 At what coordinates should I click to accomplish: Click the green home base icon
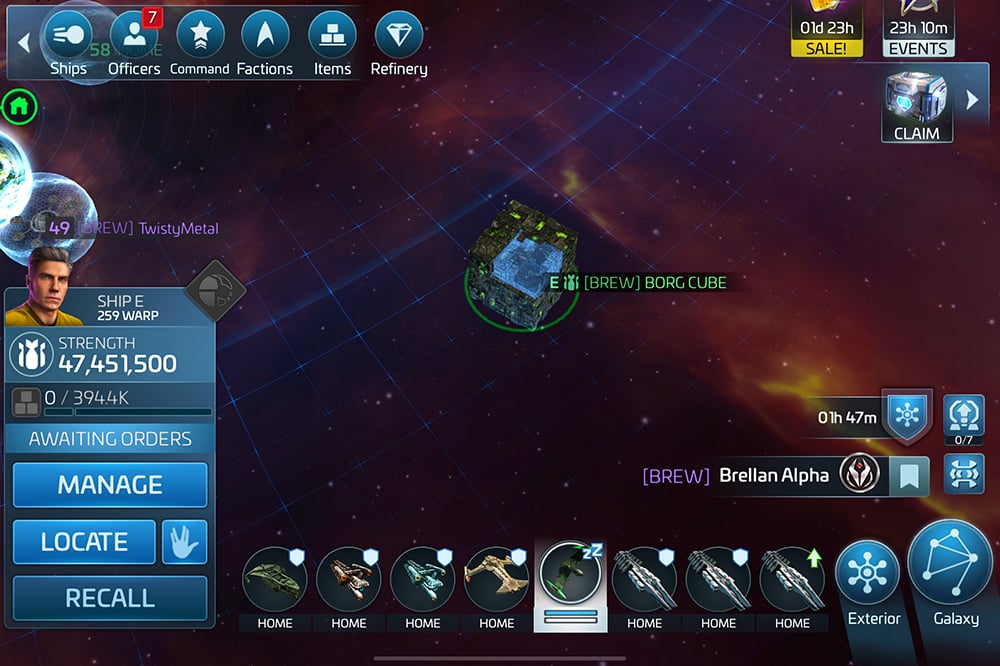19,105
